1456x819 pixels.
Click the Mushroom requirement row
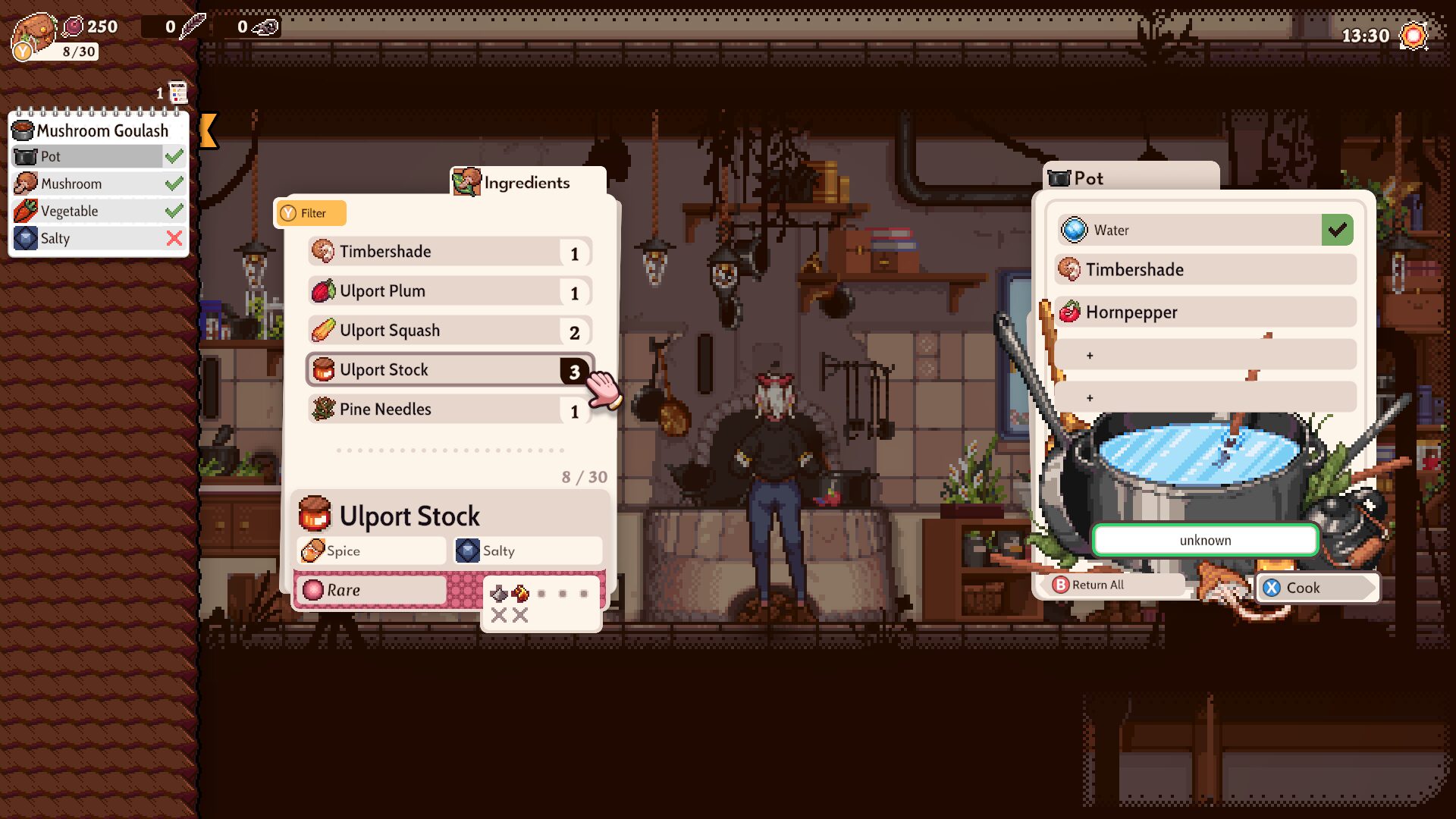99,184
